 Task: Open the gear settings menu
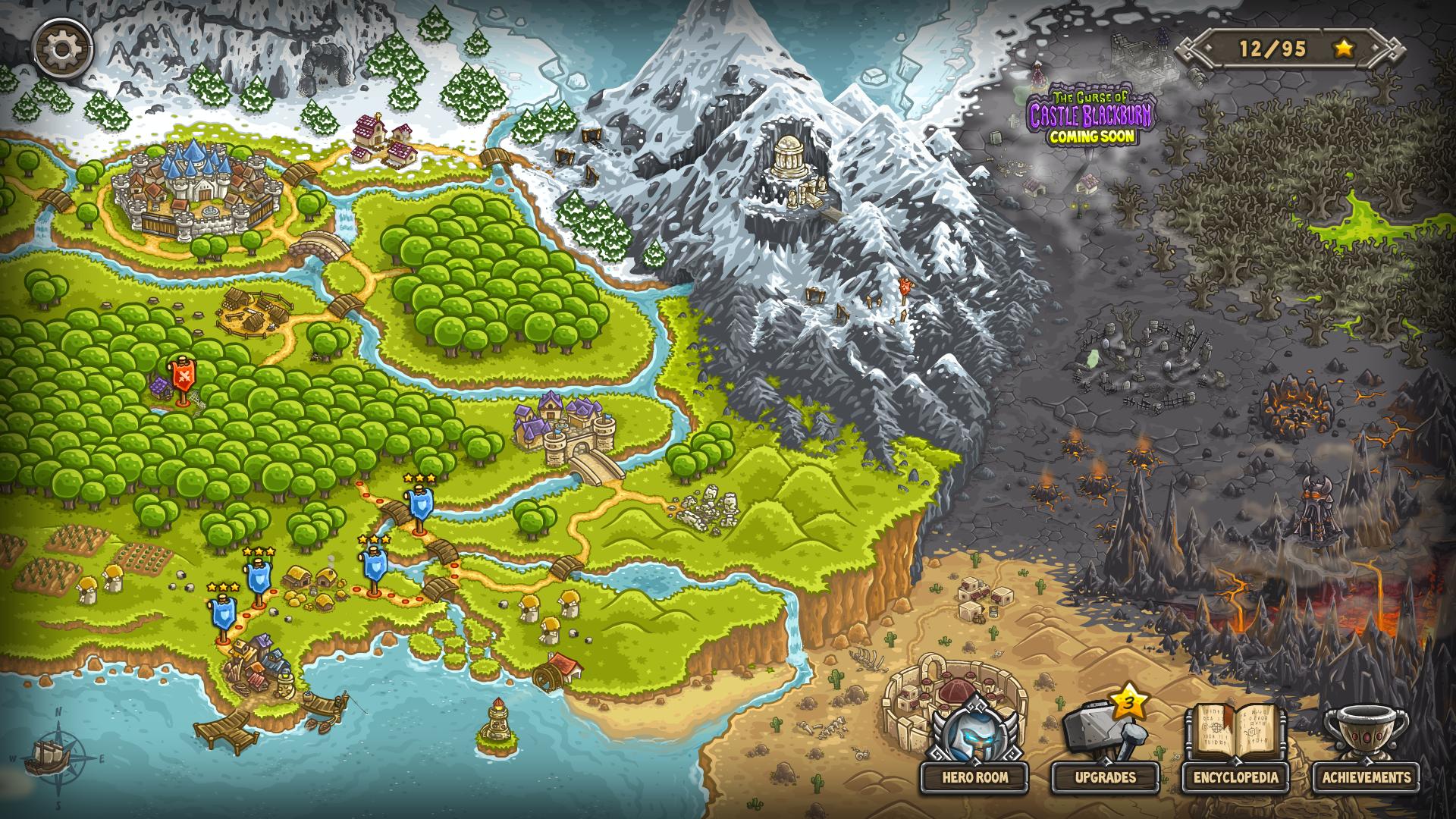63,49
